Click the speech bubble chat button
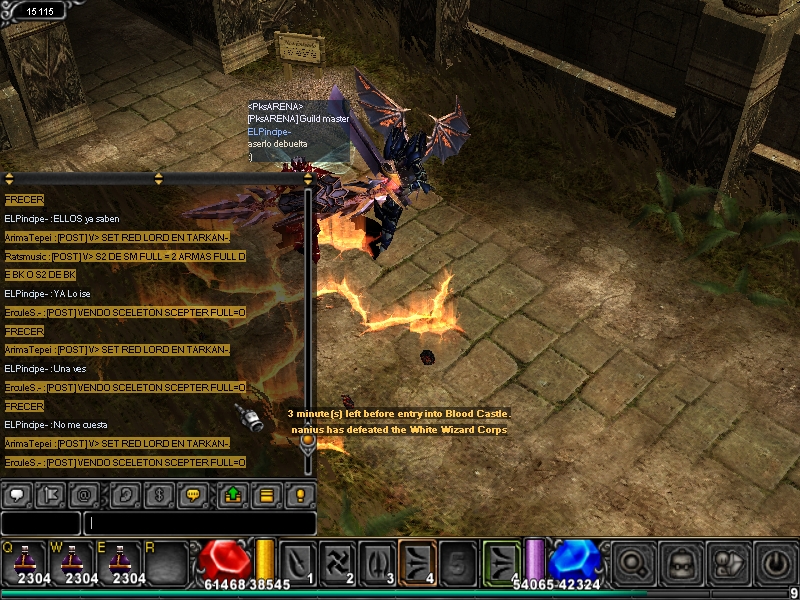The height and width of the screenshot is (600, 800). click(x=17, y=494)
